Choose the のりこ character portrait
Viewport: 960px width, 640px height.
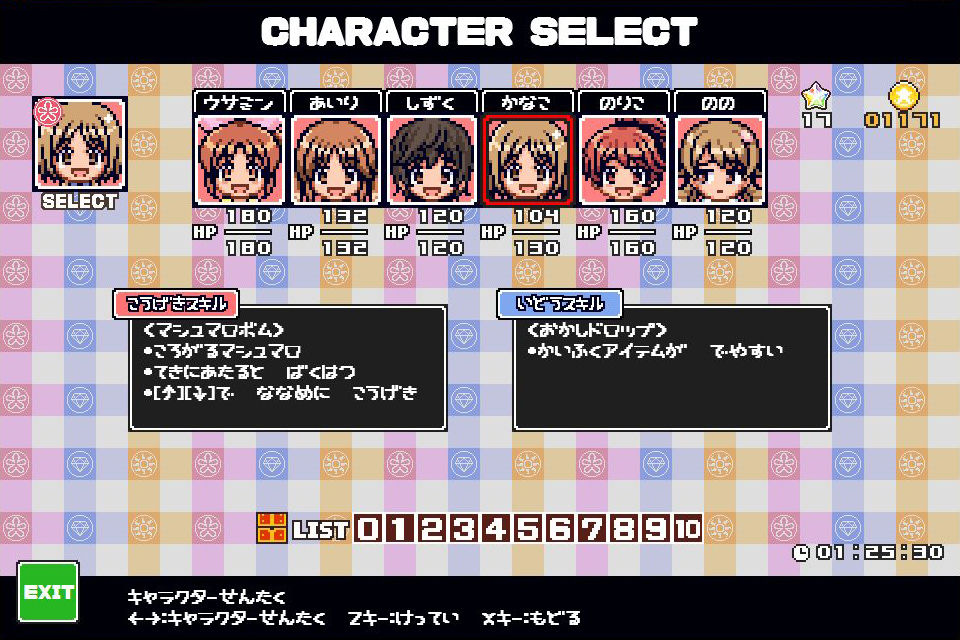point(624,159)
